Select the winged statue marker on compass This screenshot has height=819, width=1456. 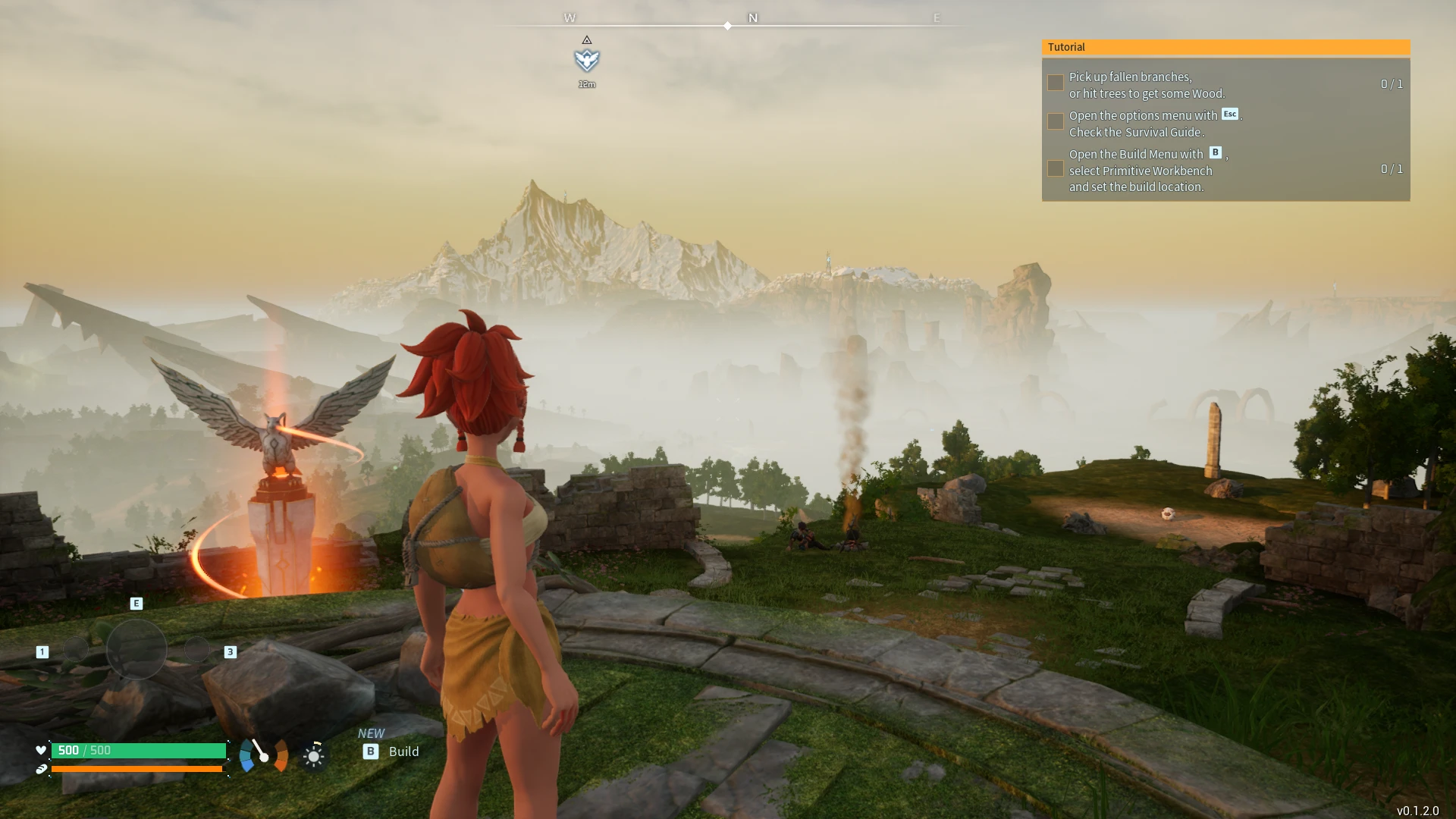587,60
